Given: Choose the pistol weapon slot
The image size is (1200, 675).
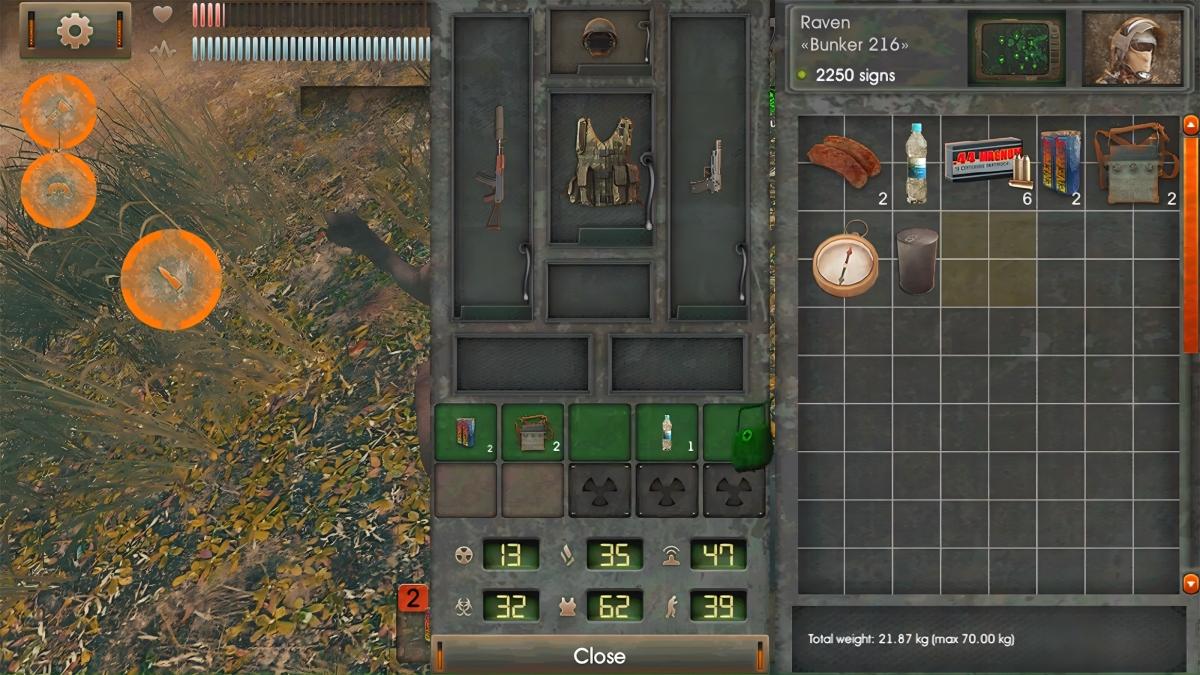Looking at the screenshot, I should click(x=708, y=168).
